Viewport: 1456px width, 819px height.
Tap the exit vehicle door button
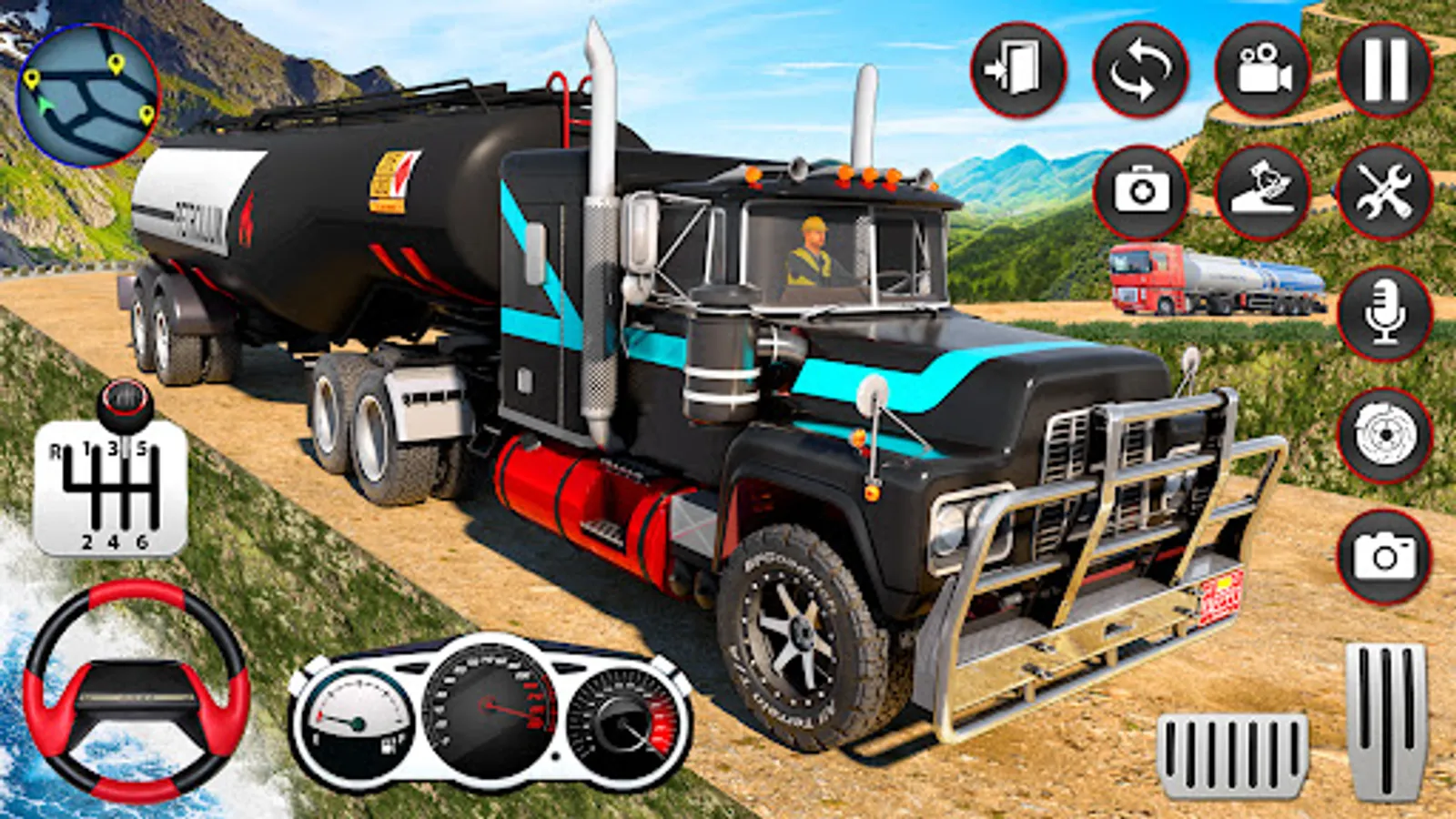click(x=1018, y=70)
